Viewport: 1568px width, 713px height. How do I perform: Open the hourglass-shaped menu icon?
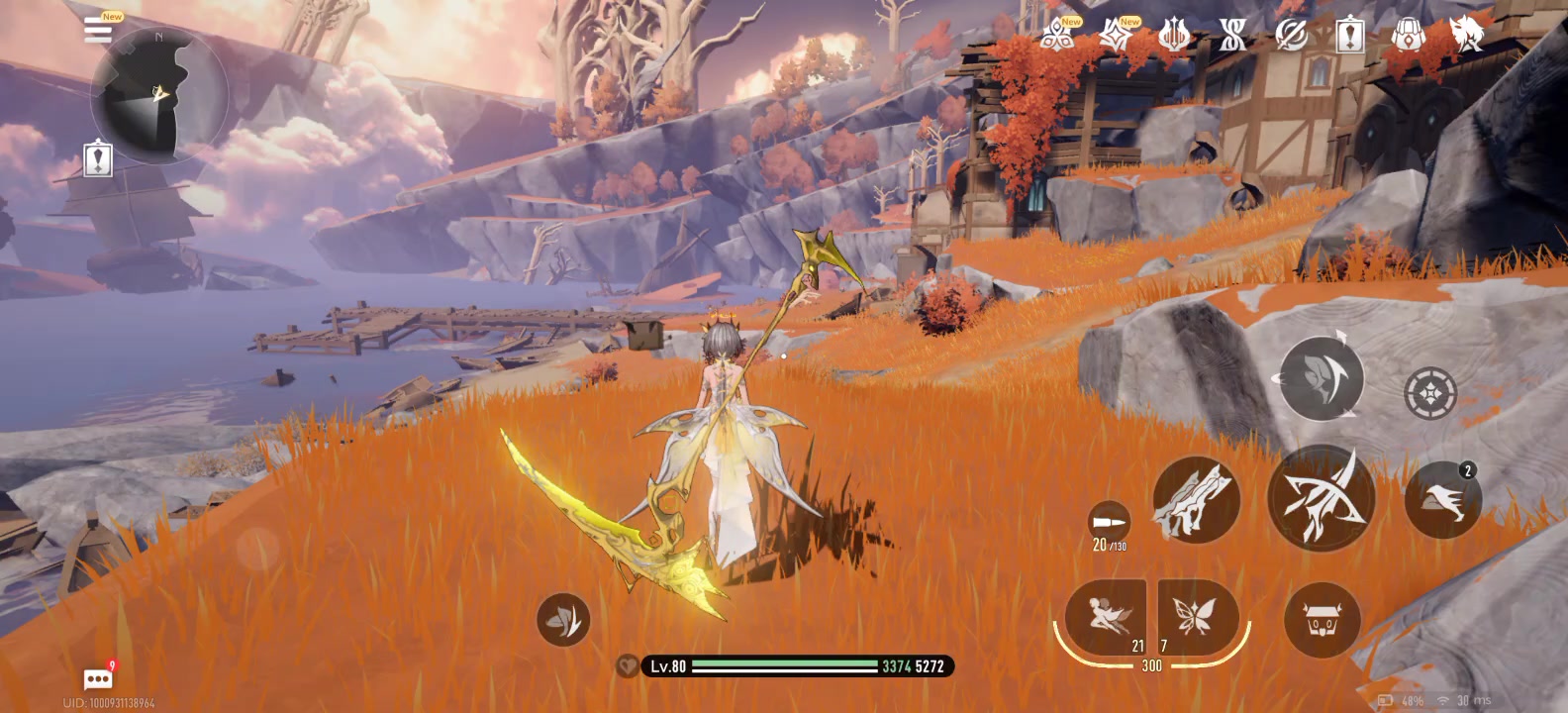pos(1232,37)
